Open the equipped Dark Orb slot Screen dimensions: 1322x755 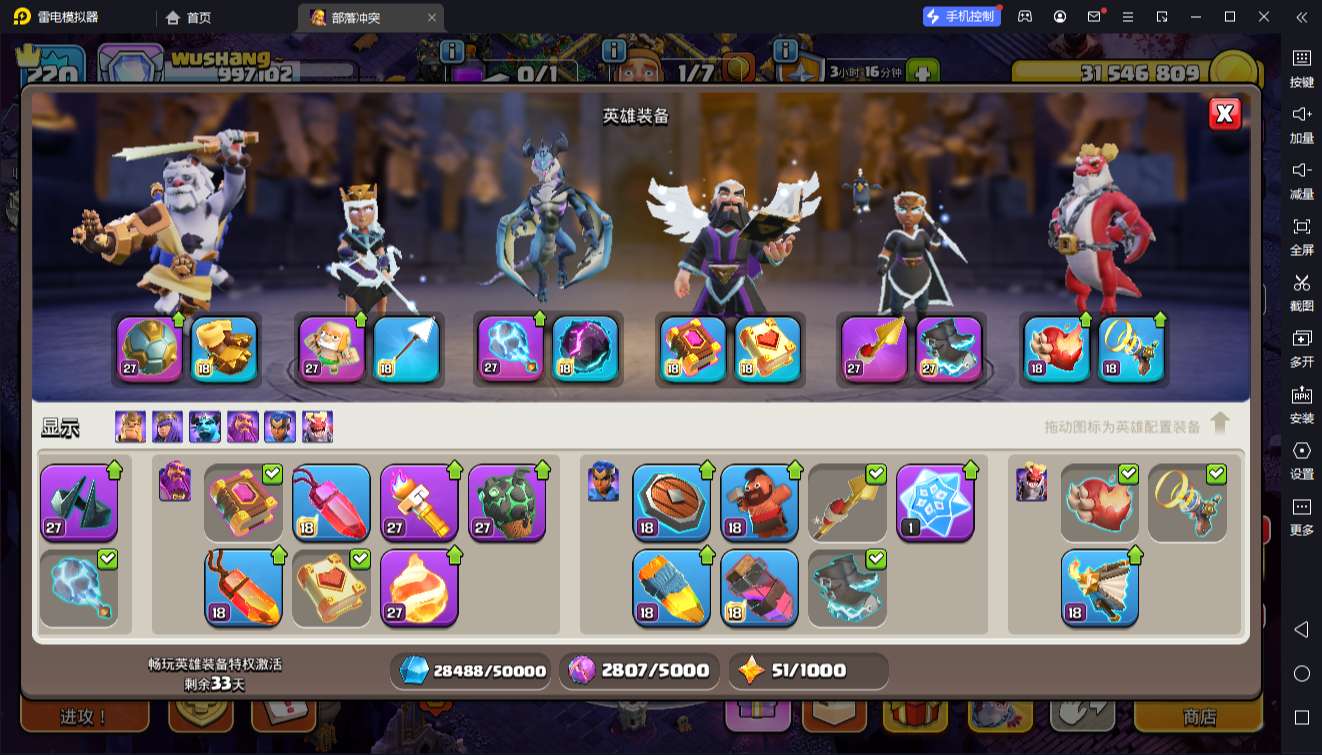click(x=585, y=349)
